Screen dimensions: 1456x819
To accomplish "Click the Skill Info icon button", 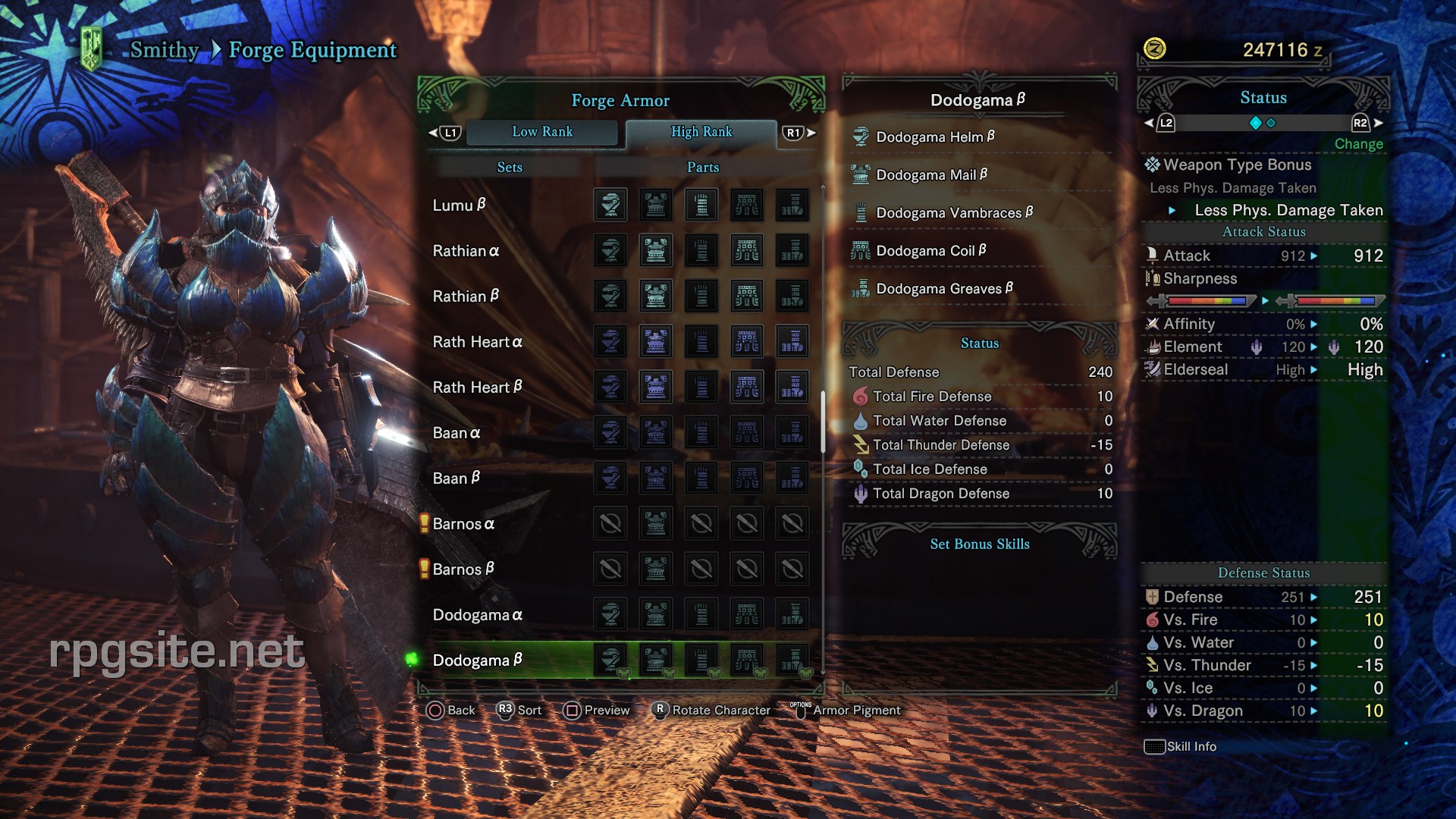I will coord(1154,746).
